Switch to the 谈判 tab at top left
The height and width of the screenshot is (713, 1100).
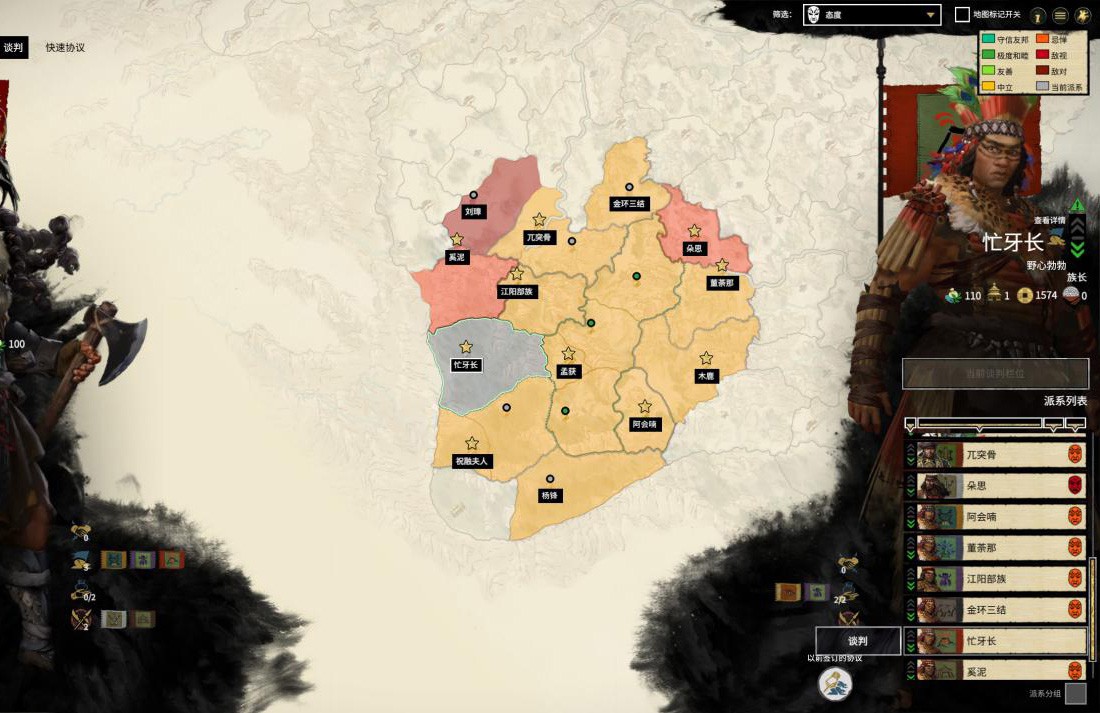pyautogui.click(x=13, y=47)
